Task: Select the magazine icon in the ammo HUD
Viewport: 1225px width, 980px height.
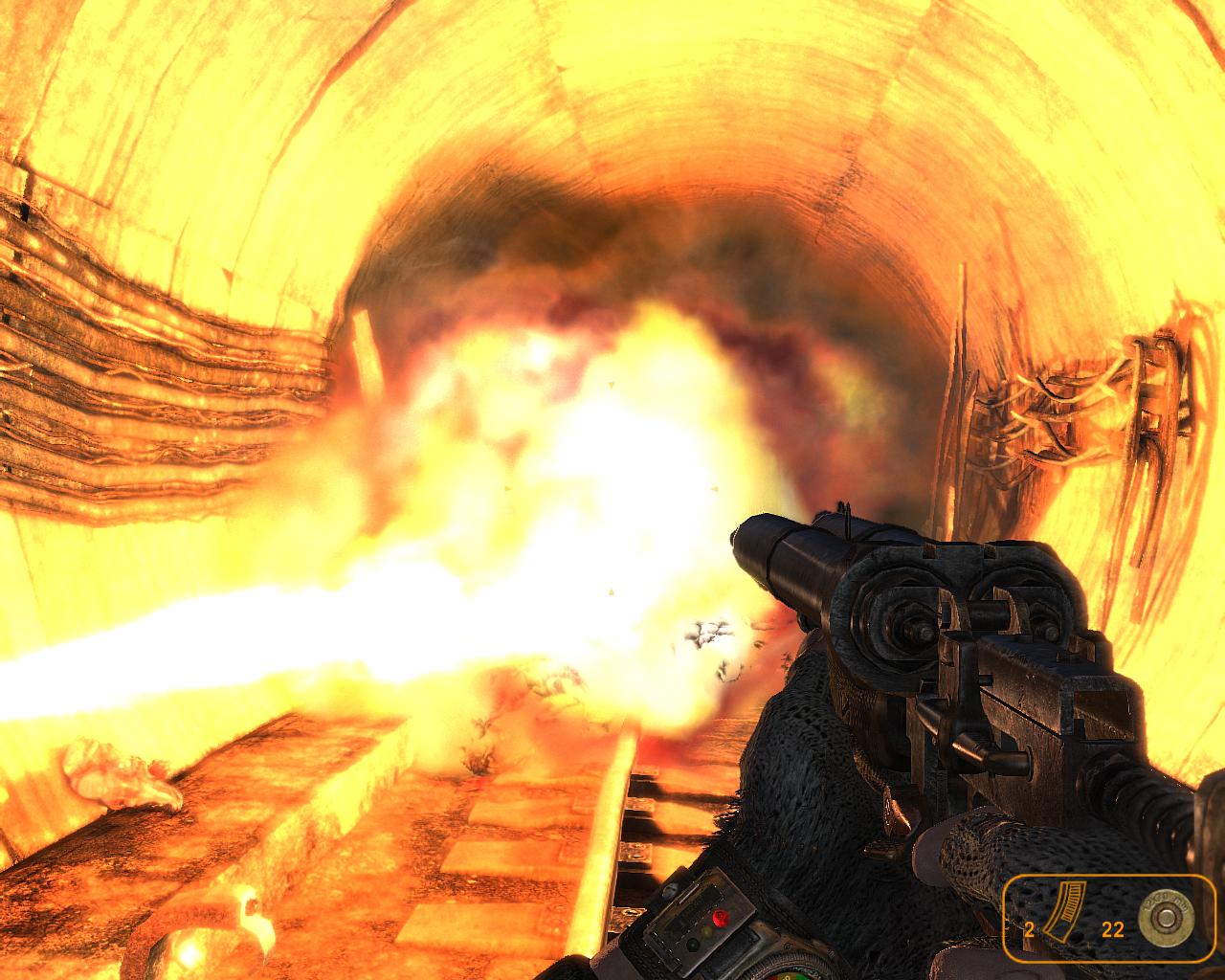Action: [1065, 910]
